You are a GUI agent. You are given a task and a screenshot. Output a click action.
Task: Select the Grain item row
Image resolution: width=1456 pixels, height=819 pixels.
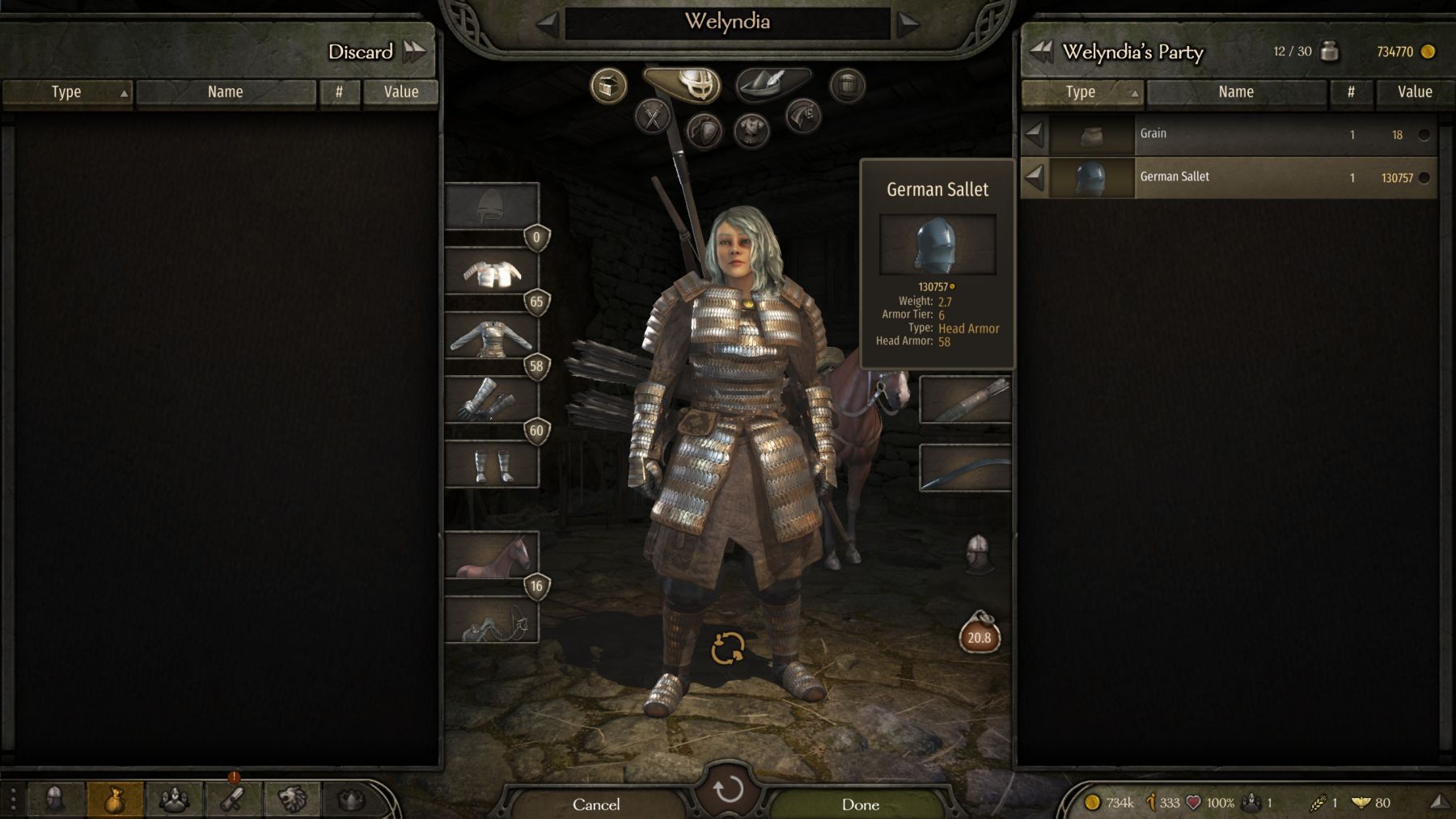tap(1230, 134)
